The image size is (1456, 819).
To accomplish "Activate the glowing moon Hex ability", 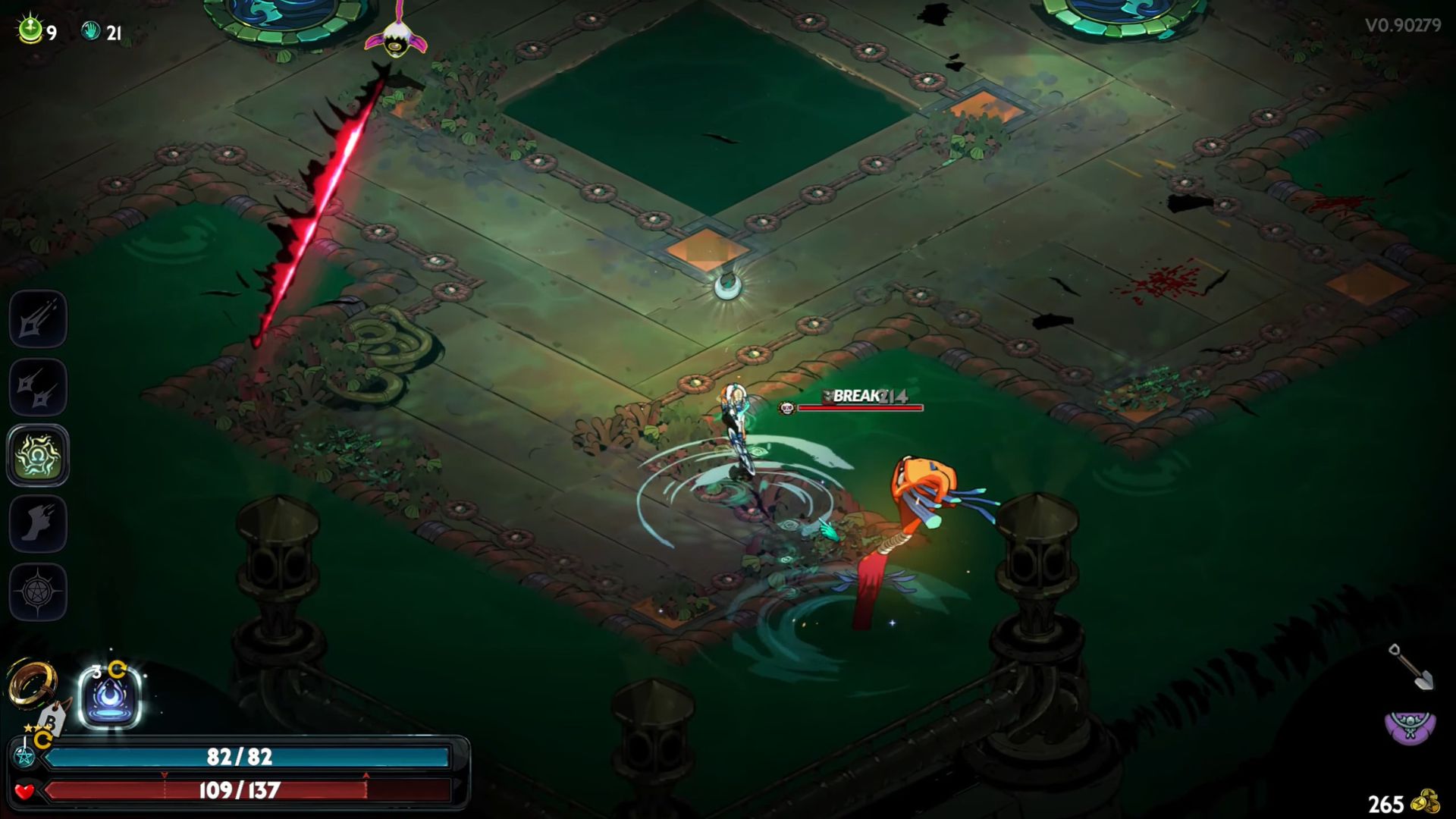I will click(x=110, y=697).
